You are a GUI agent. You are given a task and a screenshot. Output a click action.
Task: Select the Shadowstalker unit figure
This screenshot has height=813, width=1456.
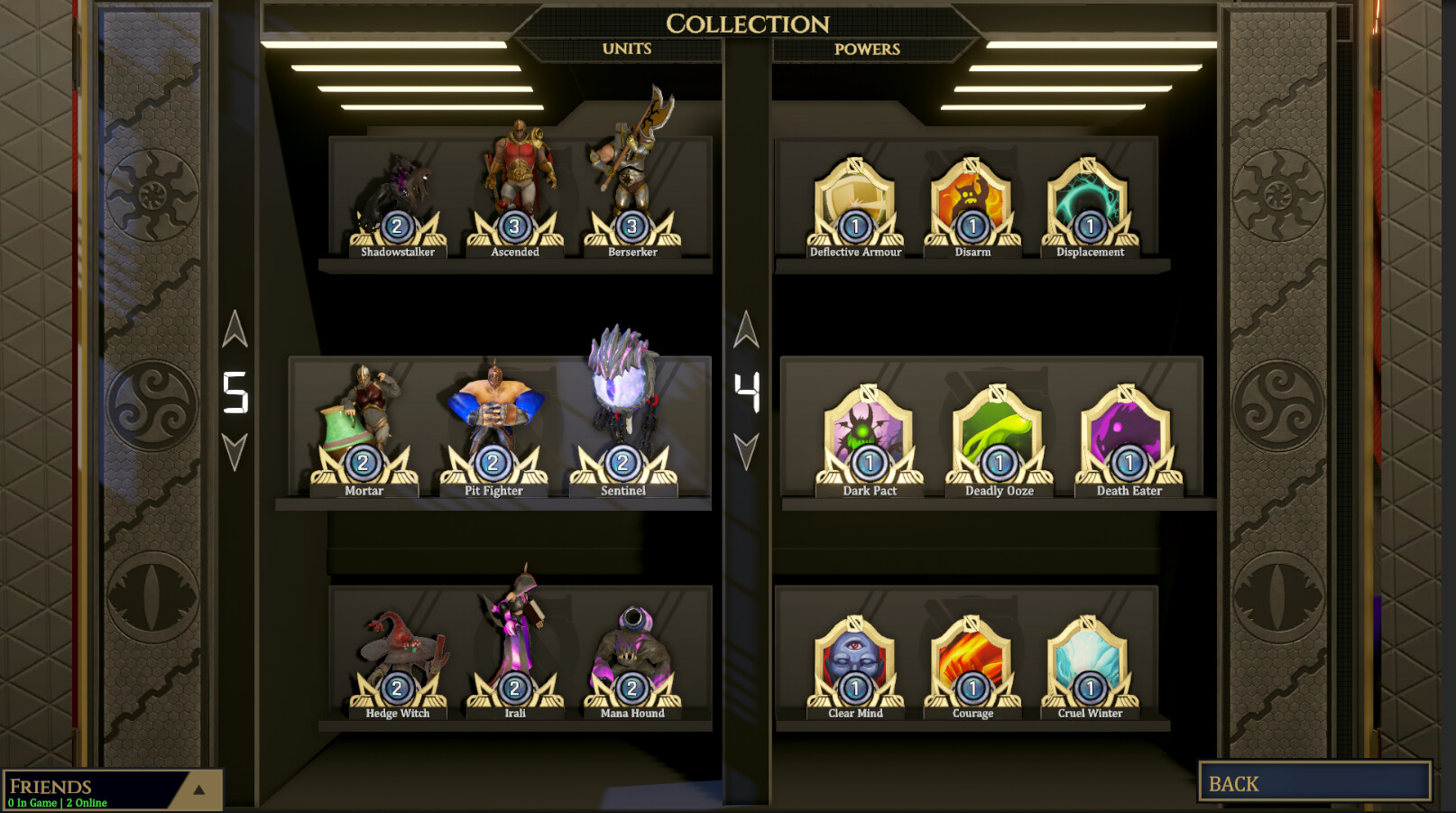[401, 194]
